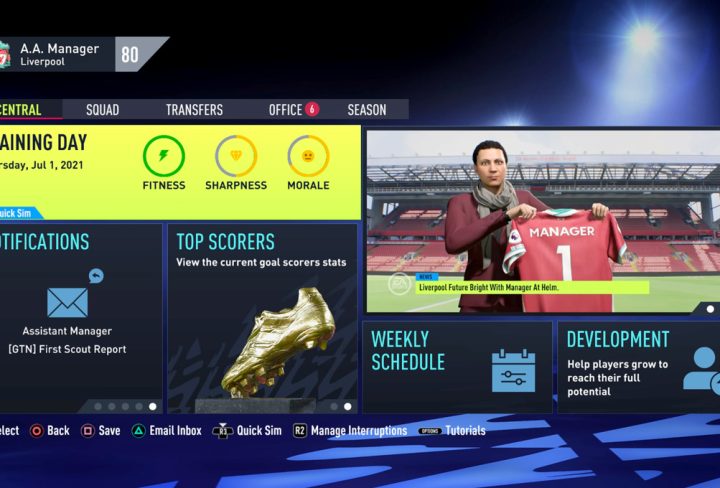Click the Liverpool club crest

(4, 54)
